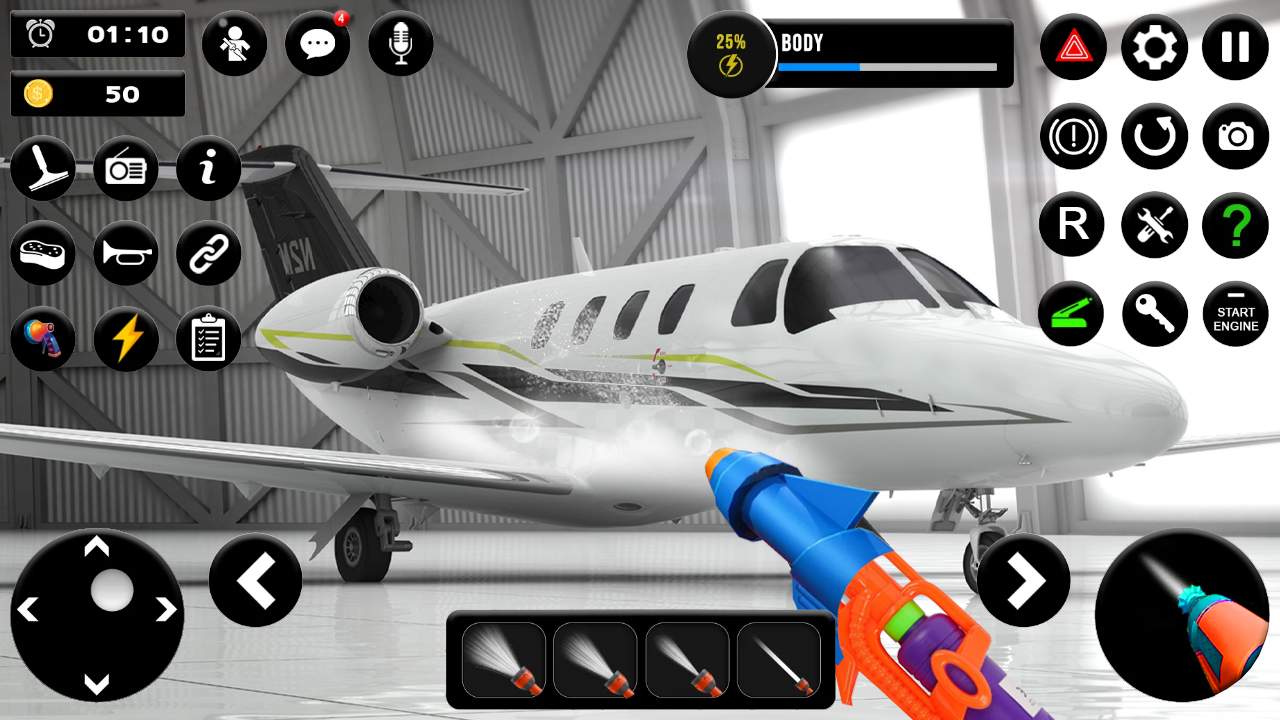
Task: Toggle the parking brake
Action: pyautogui.click(x=1072, y=137)
